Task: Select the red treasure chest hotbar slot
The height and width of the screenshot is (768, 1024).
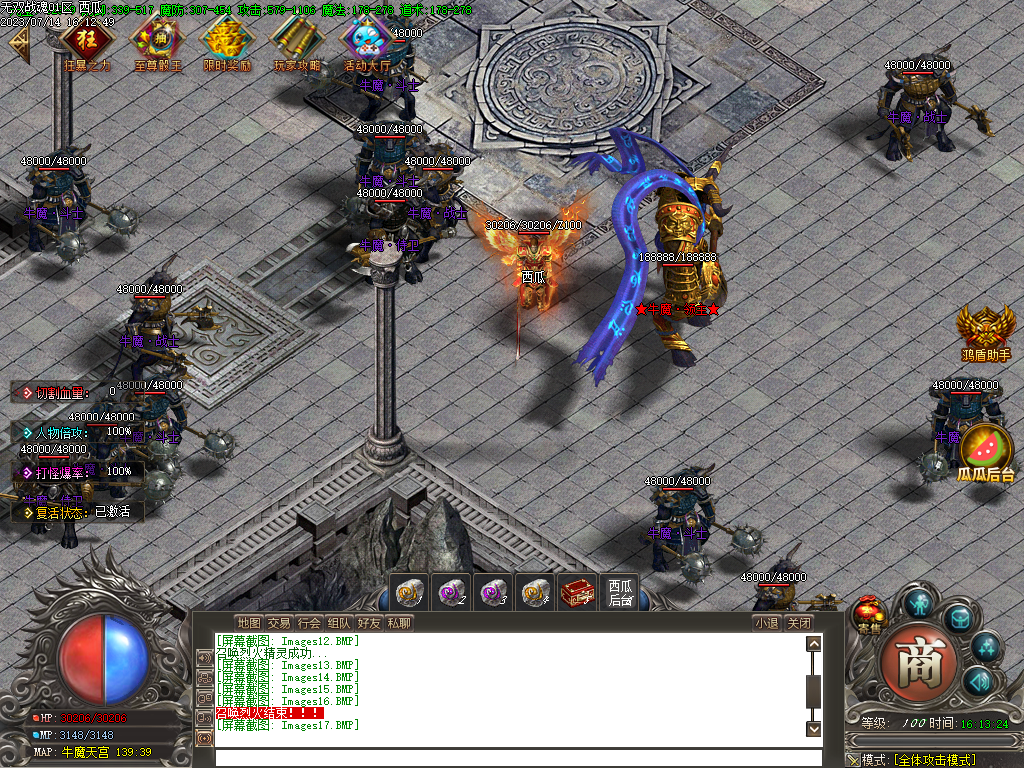Action: click(577, 592)
